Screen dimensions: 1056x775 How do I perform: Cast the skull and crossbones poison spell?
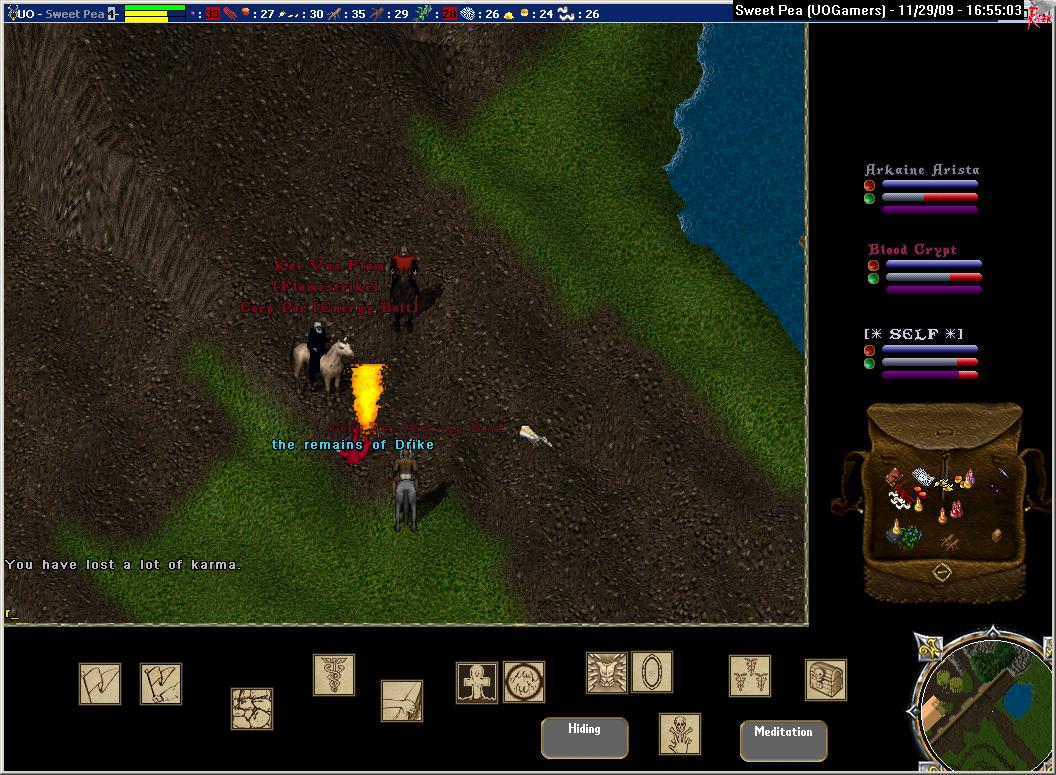679,734
